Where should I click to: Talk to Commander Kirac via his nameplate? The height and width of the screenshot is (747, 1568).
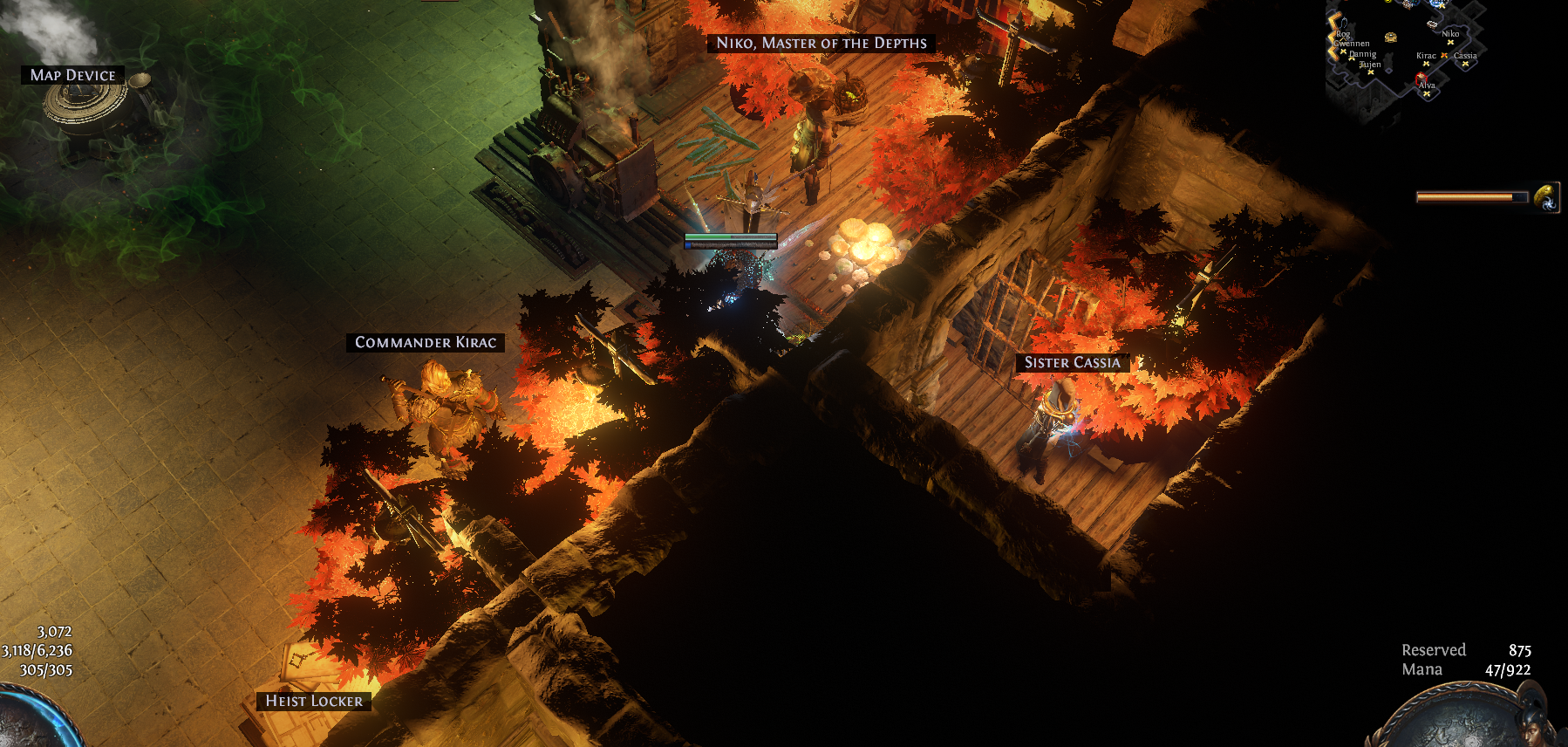point(426,342)
